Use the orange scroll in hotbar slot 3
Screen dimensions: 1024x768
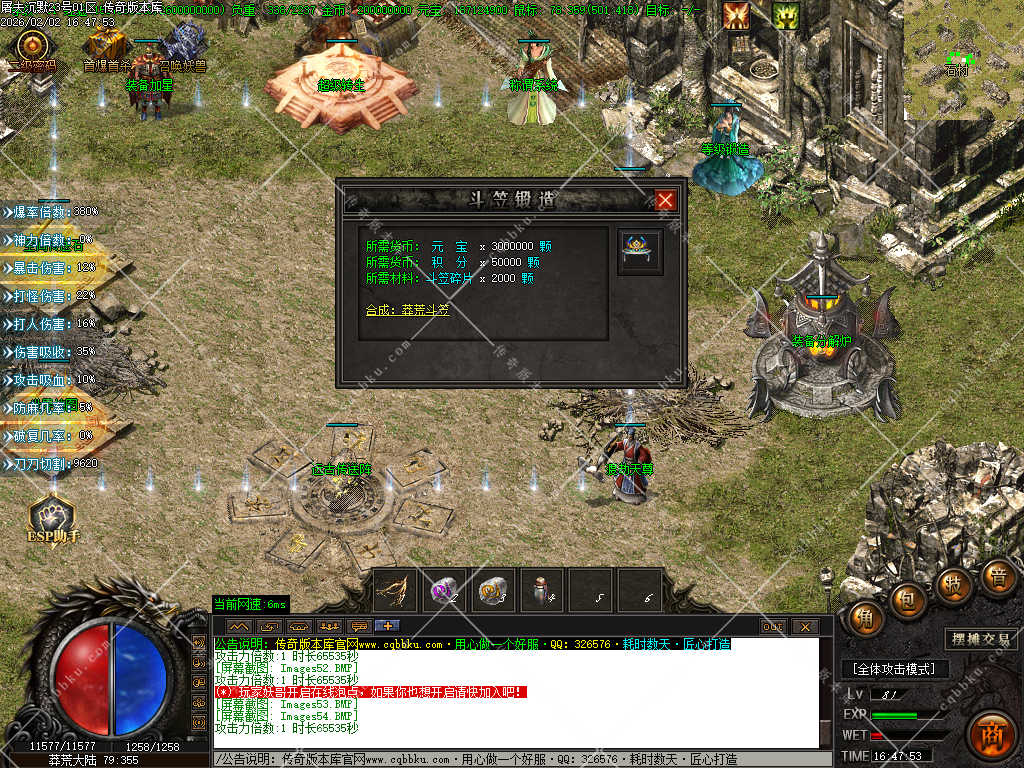(492, 590)
